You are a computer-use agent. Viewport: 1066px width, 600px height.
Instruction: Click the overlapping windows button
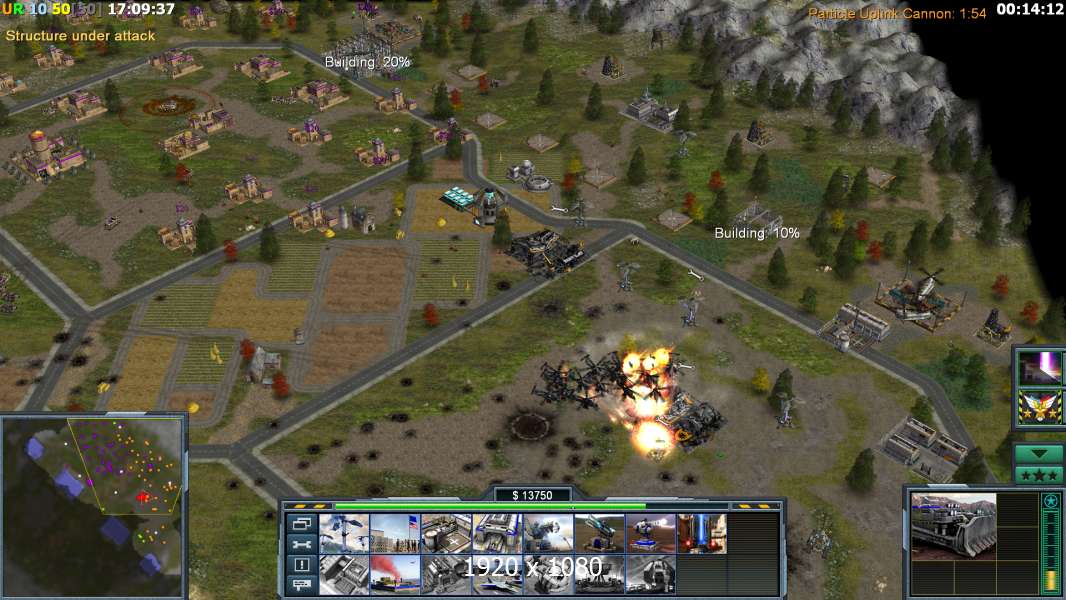pos(301,523)
